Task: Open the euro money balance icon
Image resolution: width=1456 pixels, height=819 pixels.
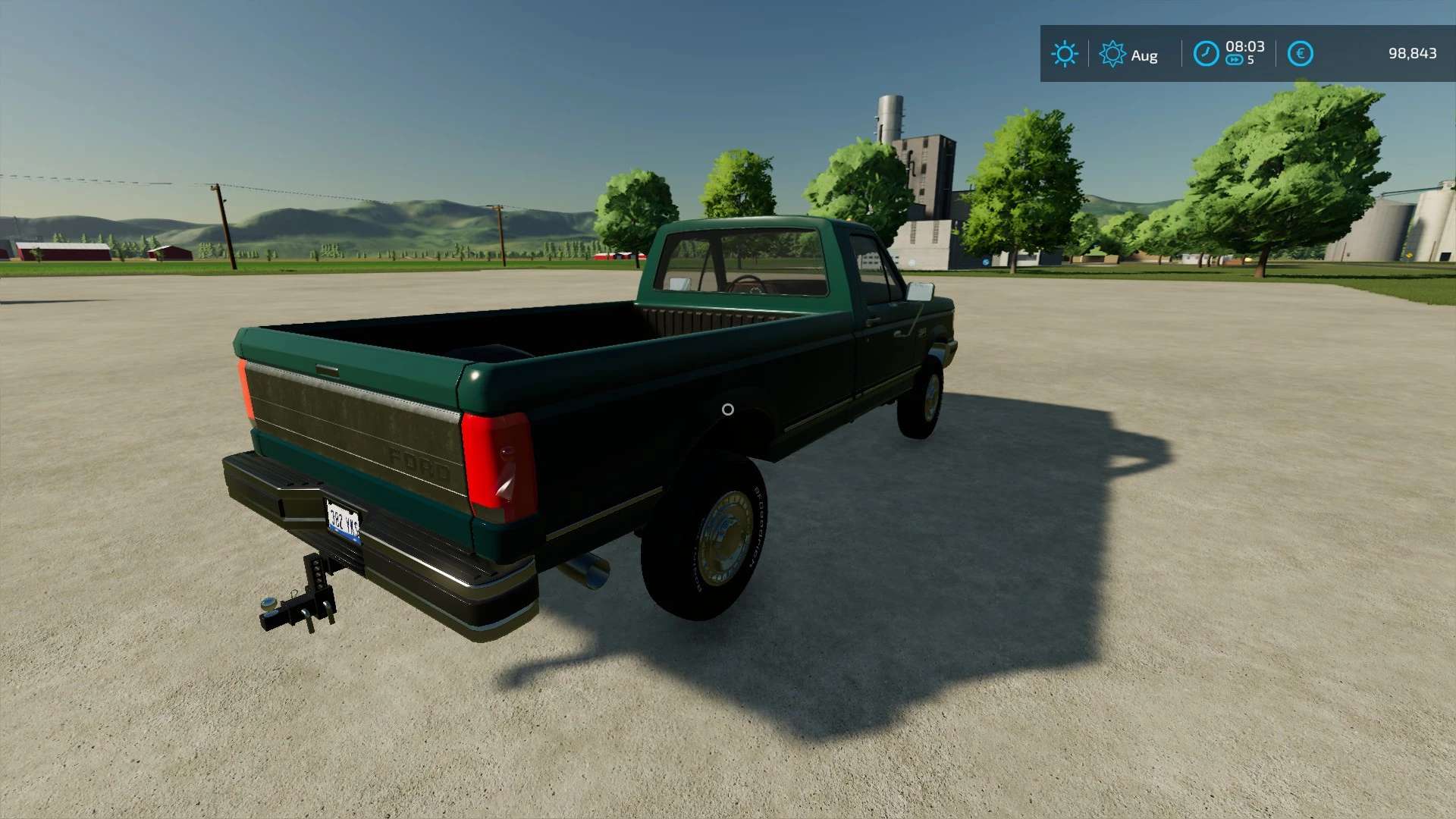Action: click(x=1300, y=54)
